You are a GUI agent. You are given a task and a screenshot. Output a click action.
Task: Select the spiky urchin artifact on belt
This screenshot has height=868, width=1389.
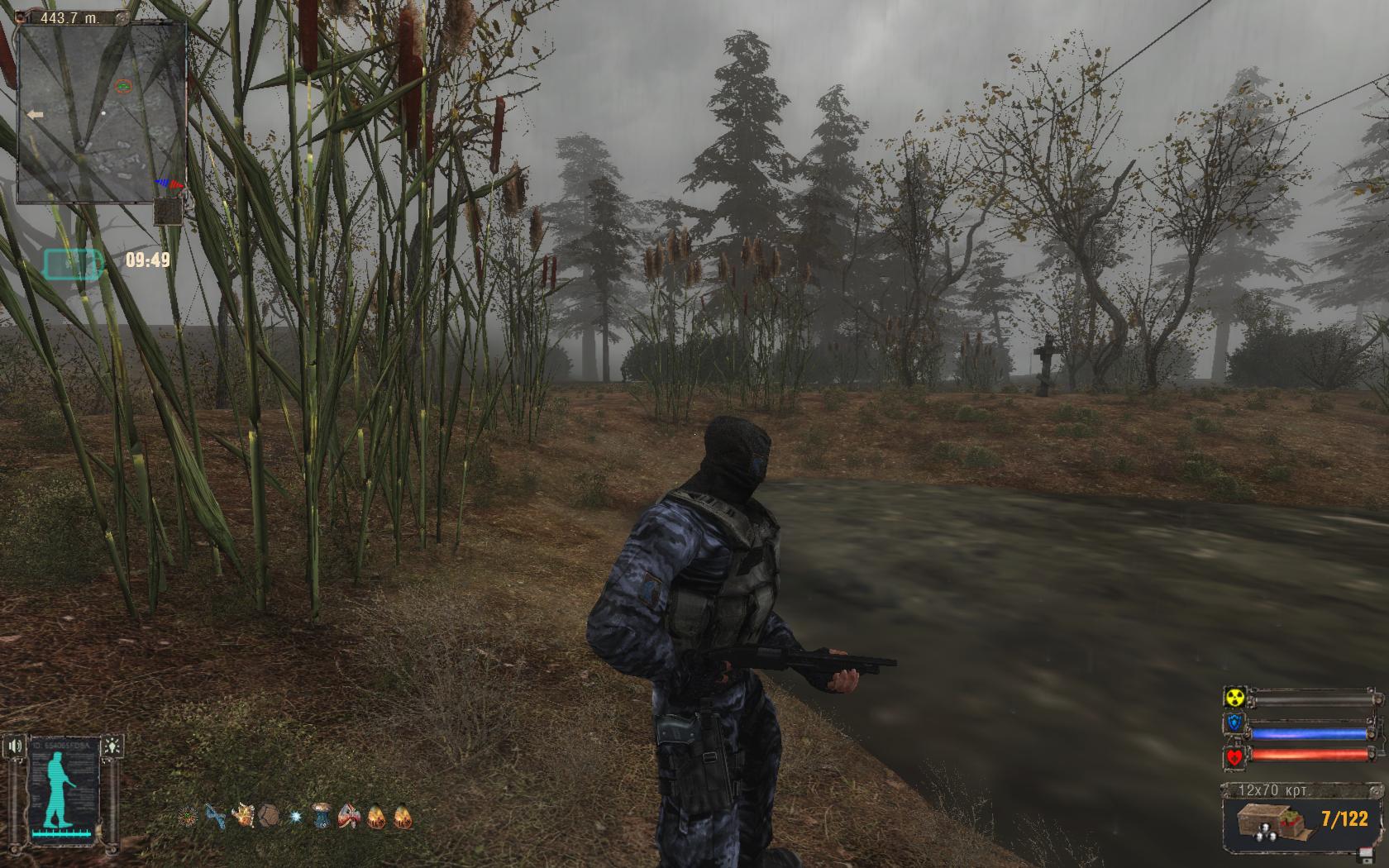pos(189,817)
